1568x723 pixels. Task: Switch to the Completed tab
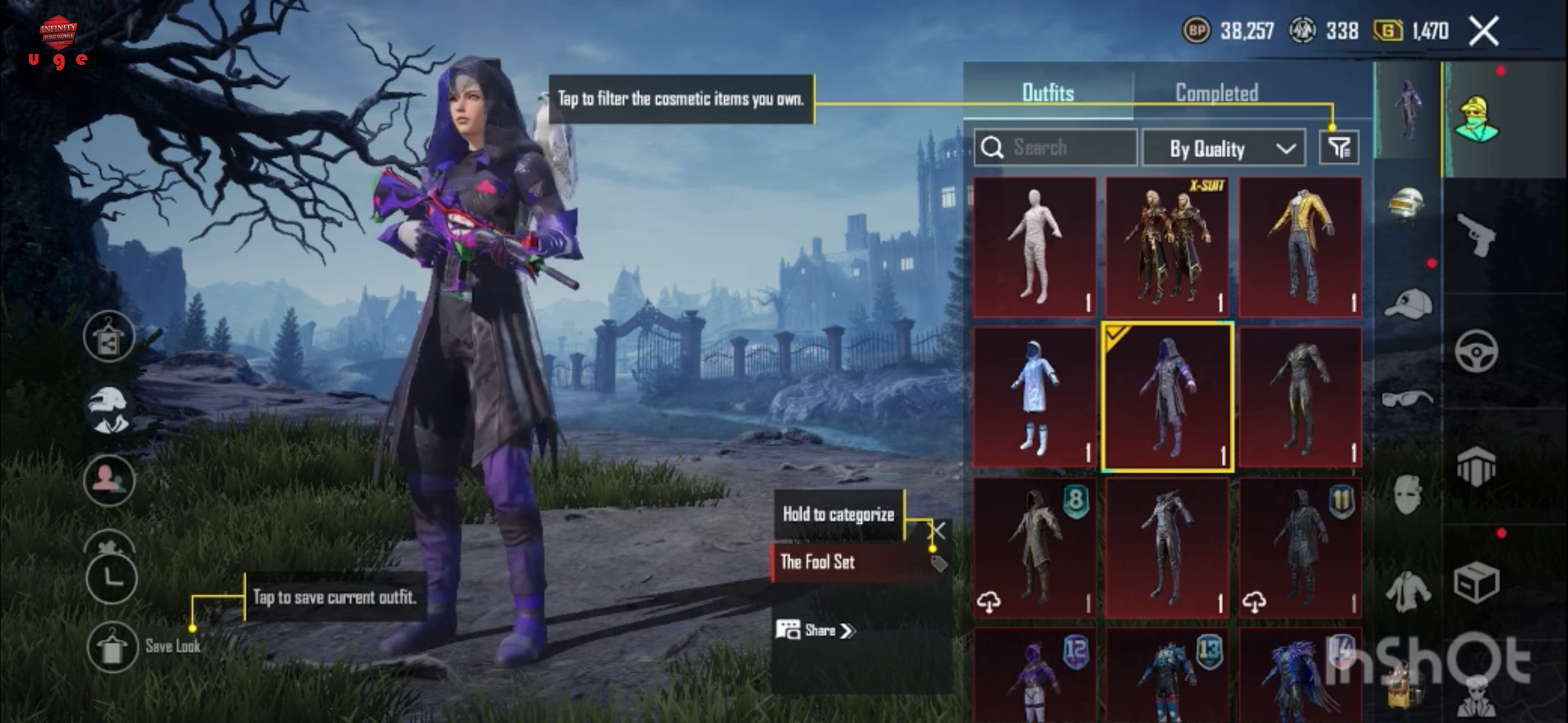coord(1216,93)
